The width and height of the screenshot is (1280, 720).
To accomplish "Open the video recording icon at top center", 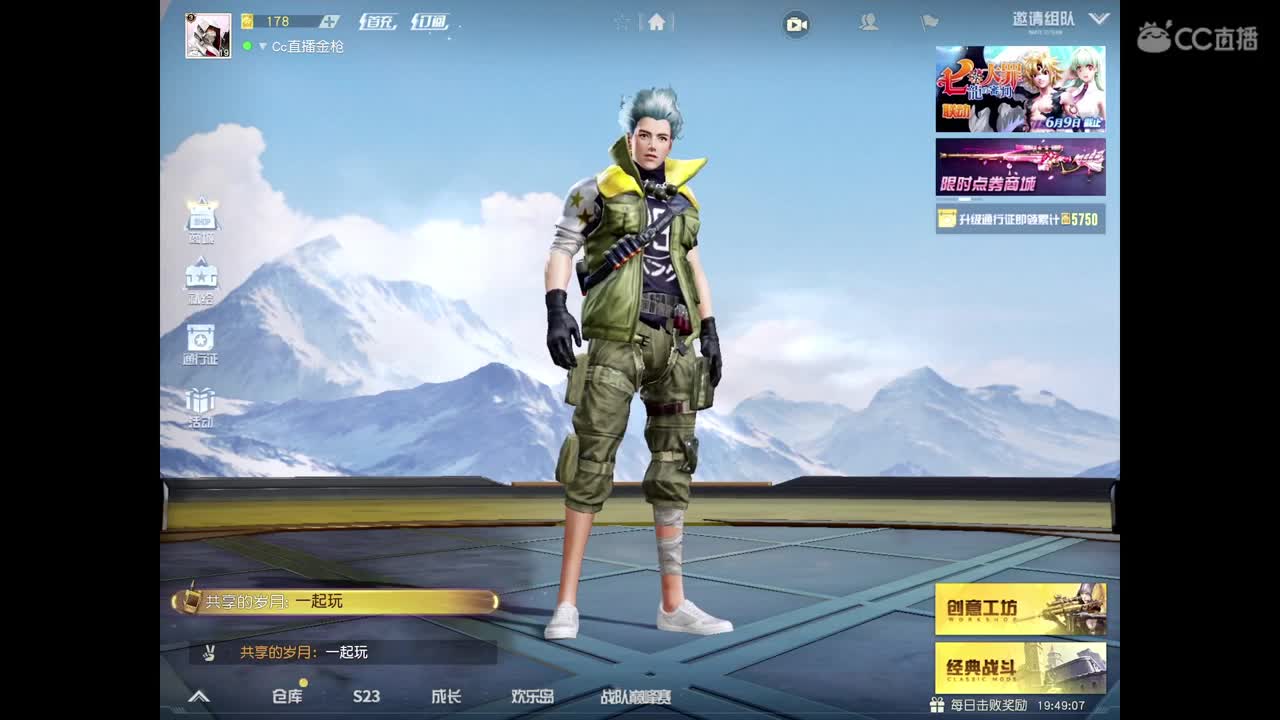I will [795, 23].
